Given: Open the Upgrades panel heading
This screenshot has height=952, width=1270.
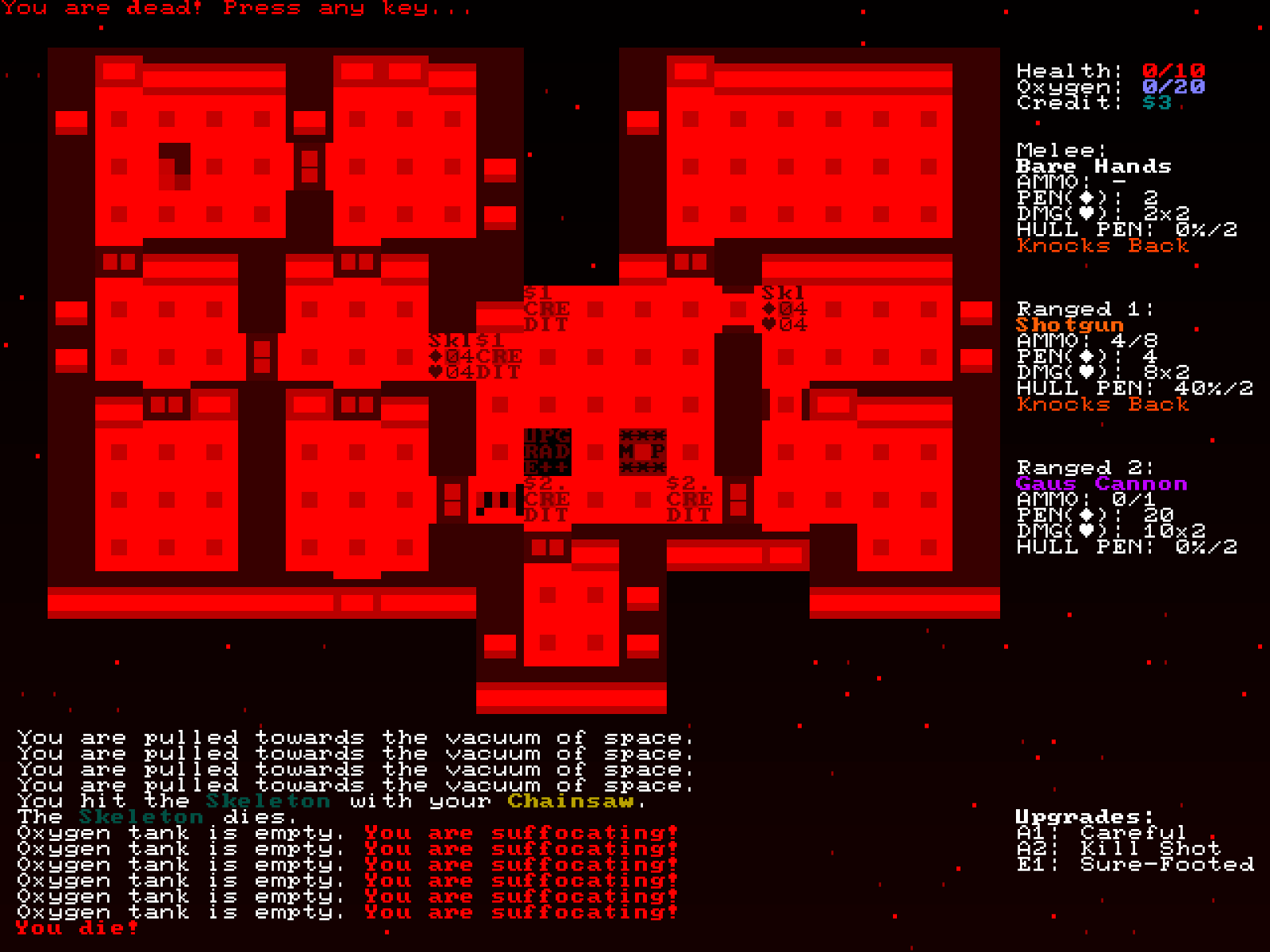Looking at the screenshot, I should point(1079,815).
